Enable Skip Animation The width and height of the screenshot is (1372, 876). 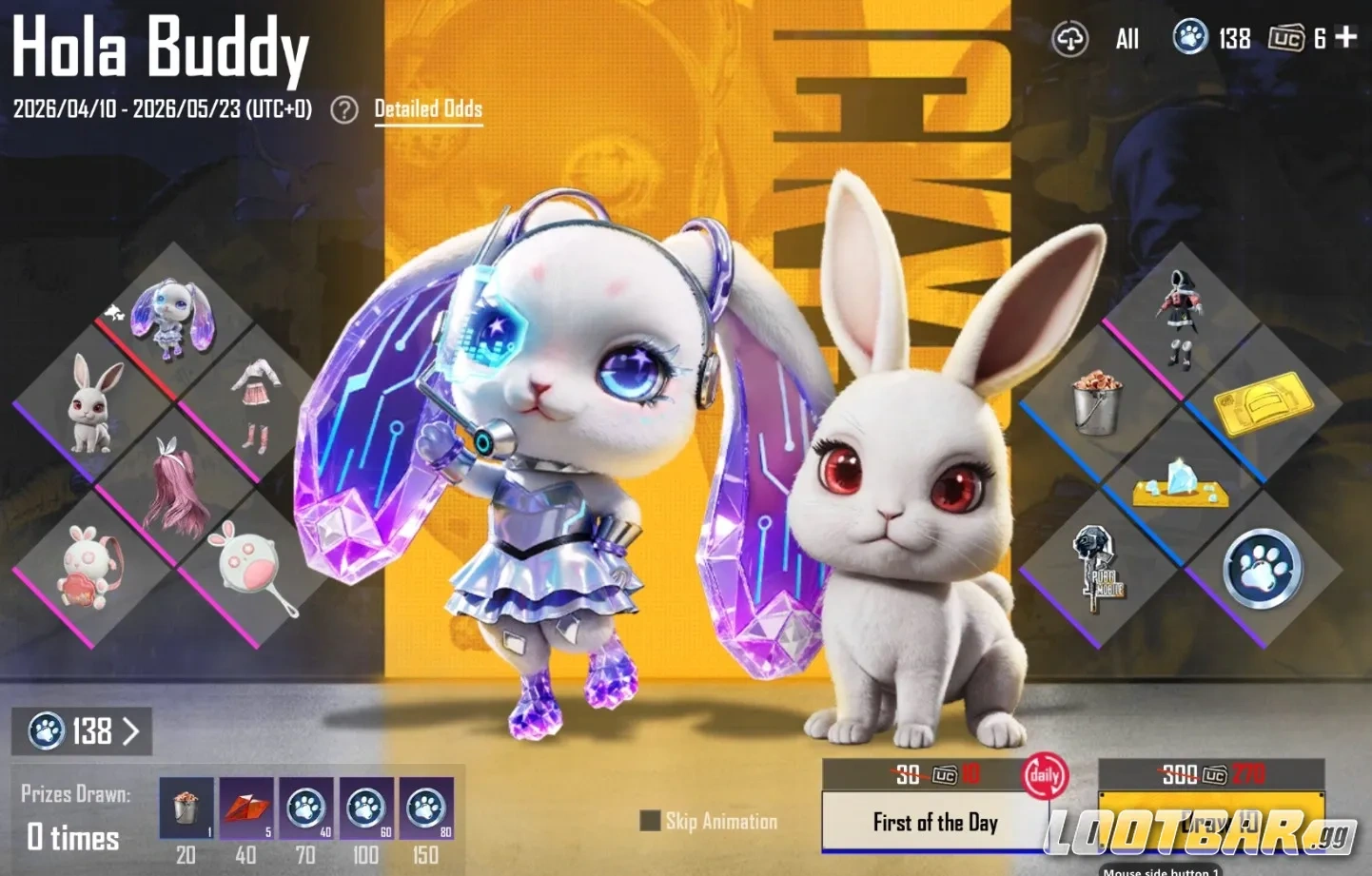[653, 820]
